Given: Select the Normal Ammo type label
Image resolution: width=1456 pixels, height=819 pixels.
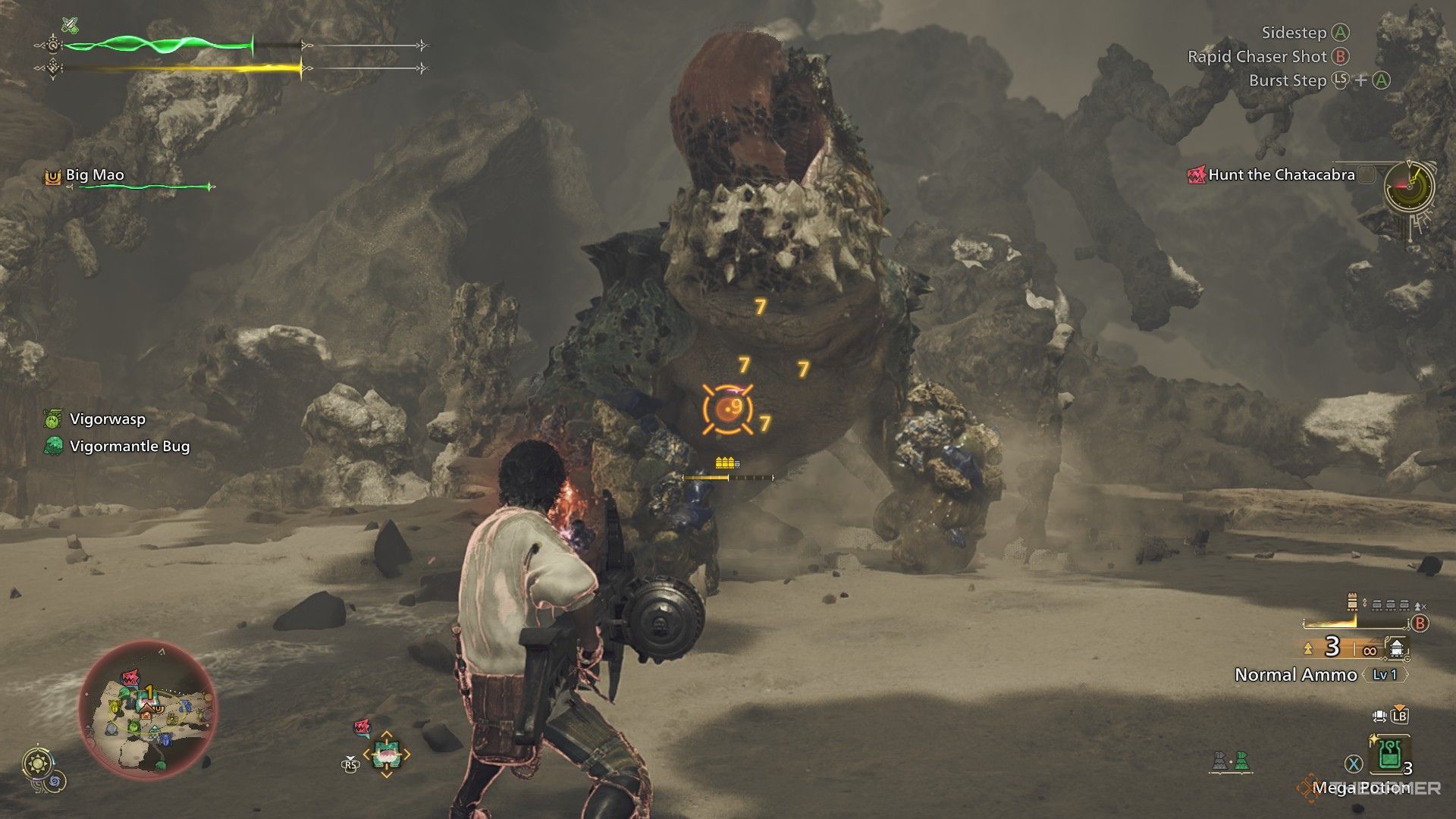Looking at the screenshot, I should [x=1295, y=675].
